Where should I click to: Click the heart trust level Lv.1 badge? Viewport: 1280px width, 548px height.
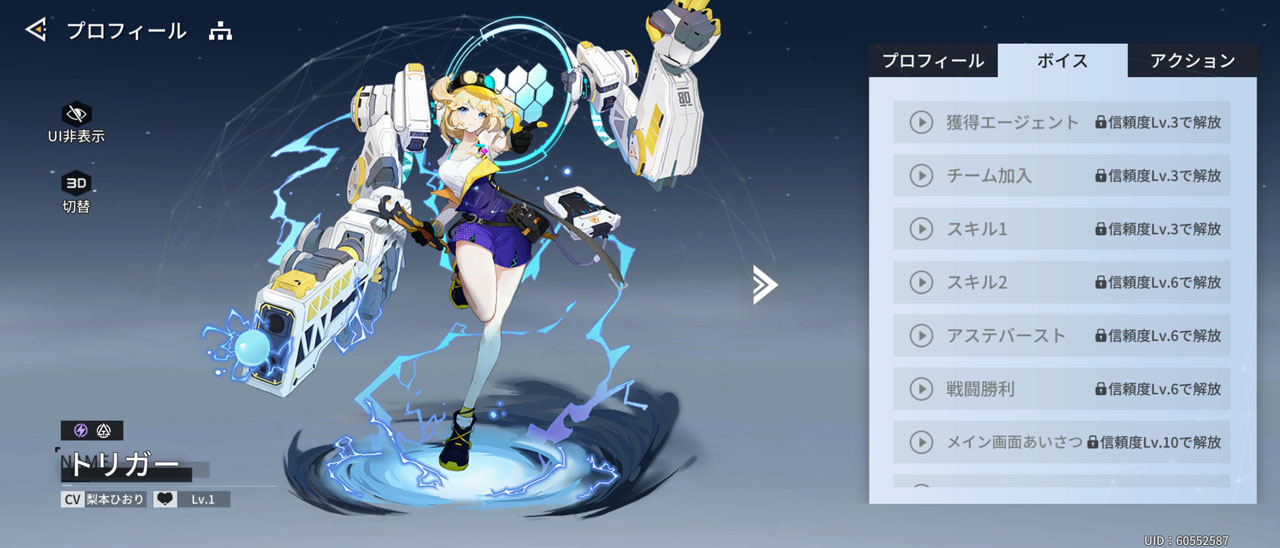point(192,498)
